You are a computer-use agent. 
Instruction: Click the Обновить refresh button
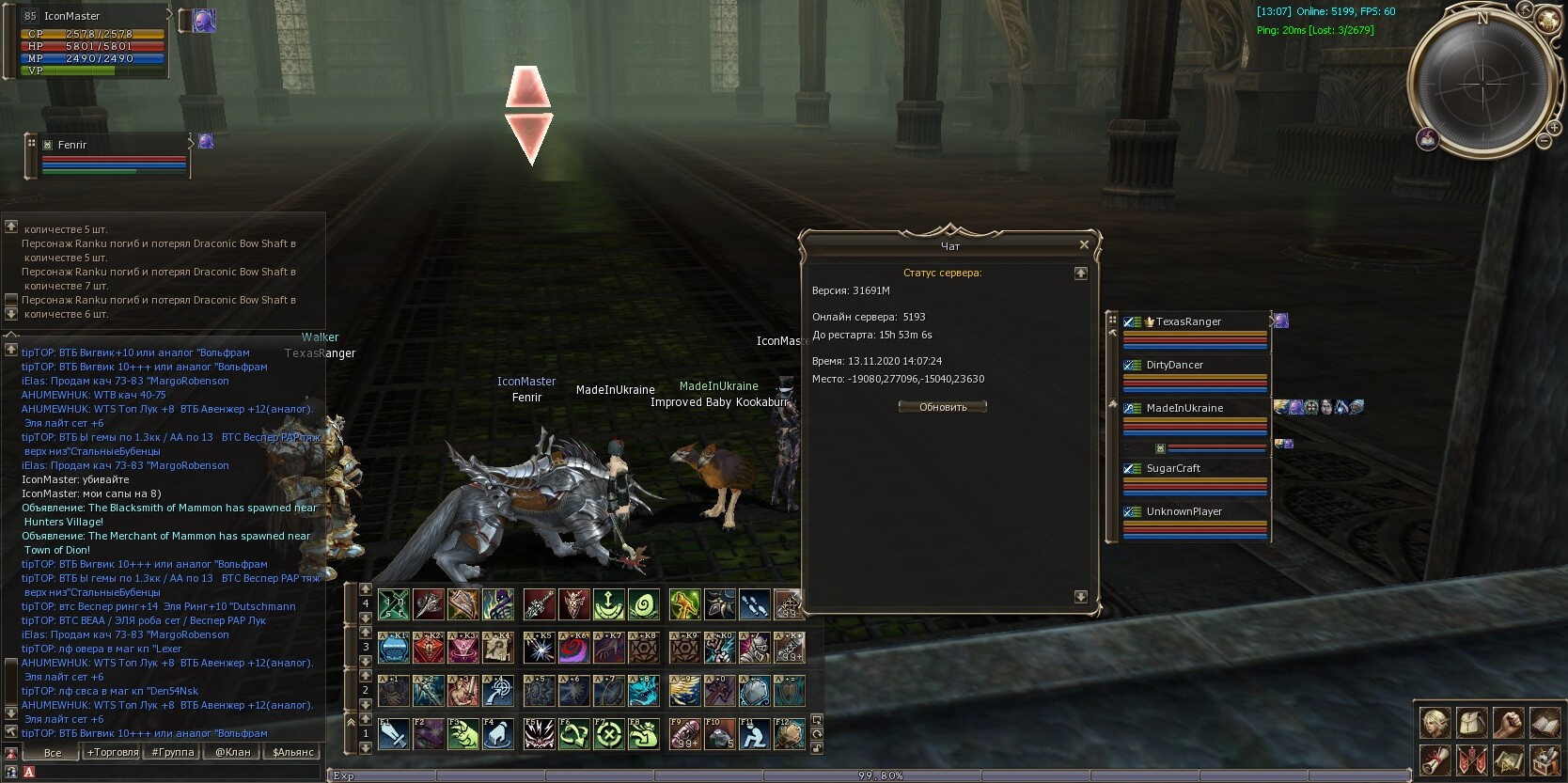point(942,407)
